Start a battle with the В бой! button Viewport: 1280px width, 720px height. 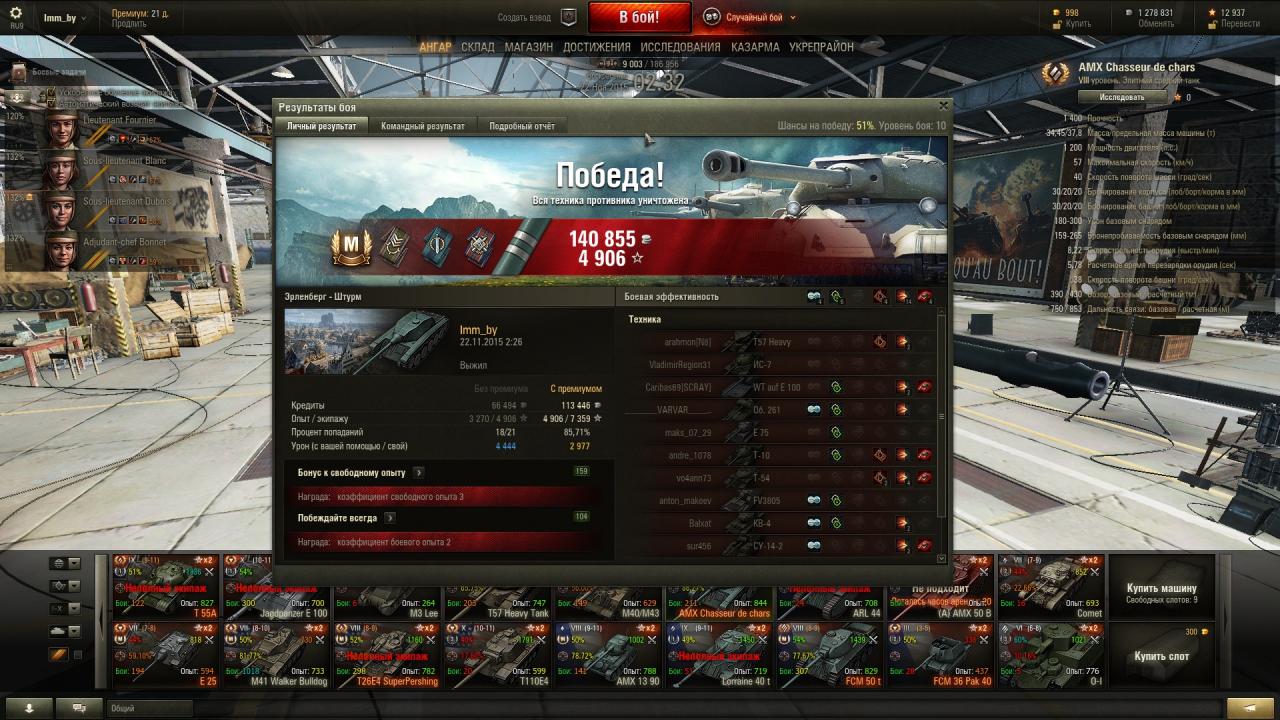639,17
